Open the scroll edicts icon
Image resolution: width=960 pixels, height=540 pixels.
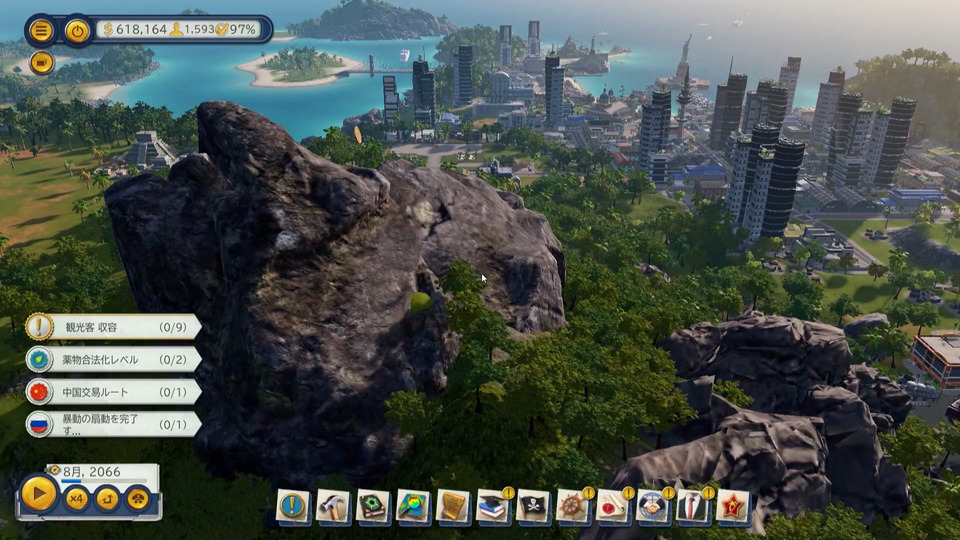point(453,506)
